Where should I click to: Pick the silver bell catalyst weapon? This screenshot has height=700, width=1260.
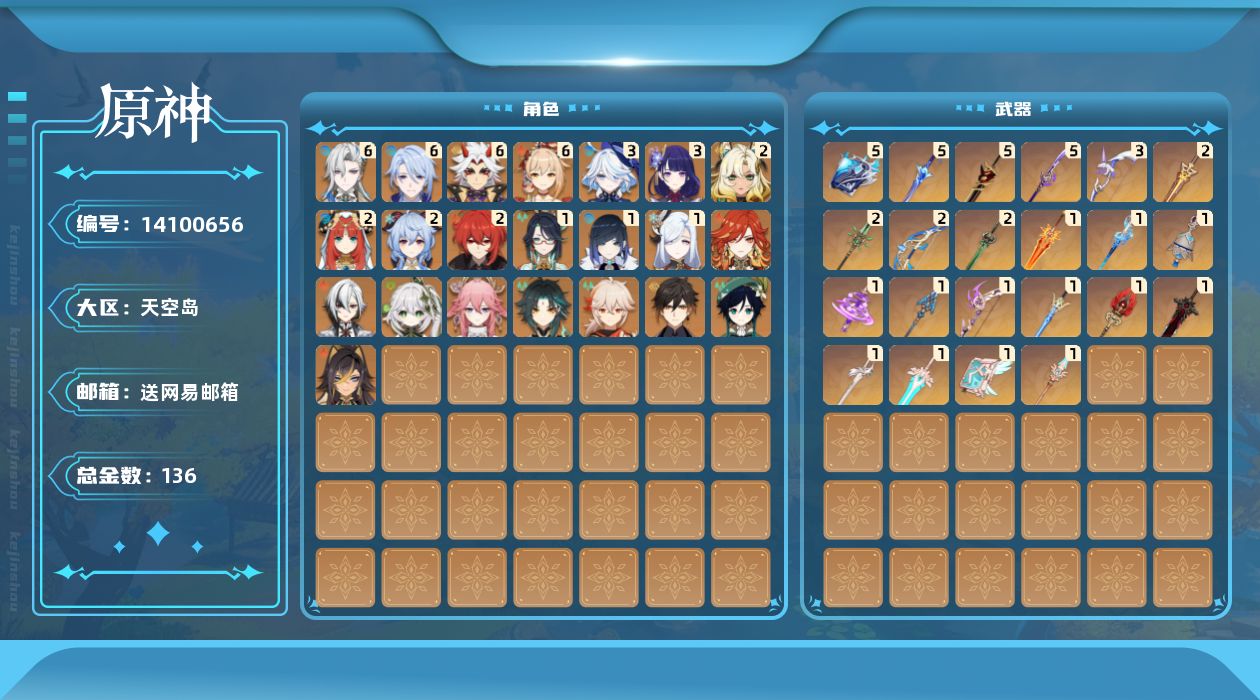click(x=1183, y=240)
